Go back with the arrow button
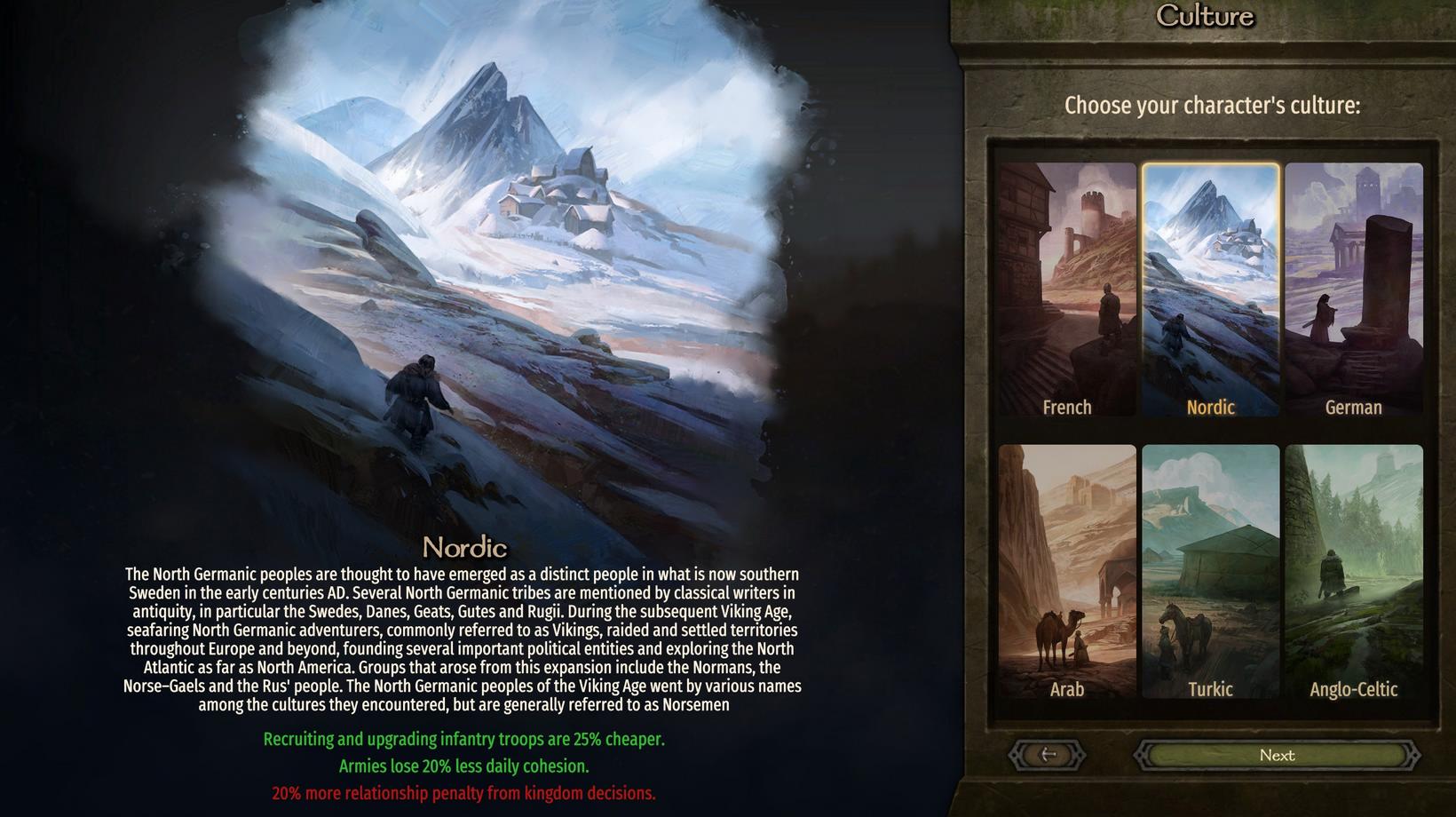The width and height of the screenshot is (1456, 817). [1048, 755]
